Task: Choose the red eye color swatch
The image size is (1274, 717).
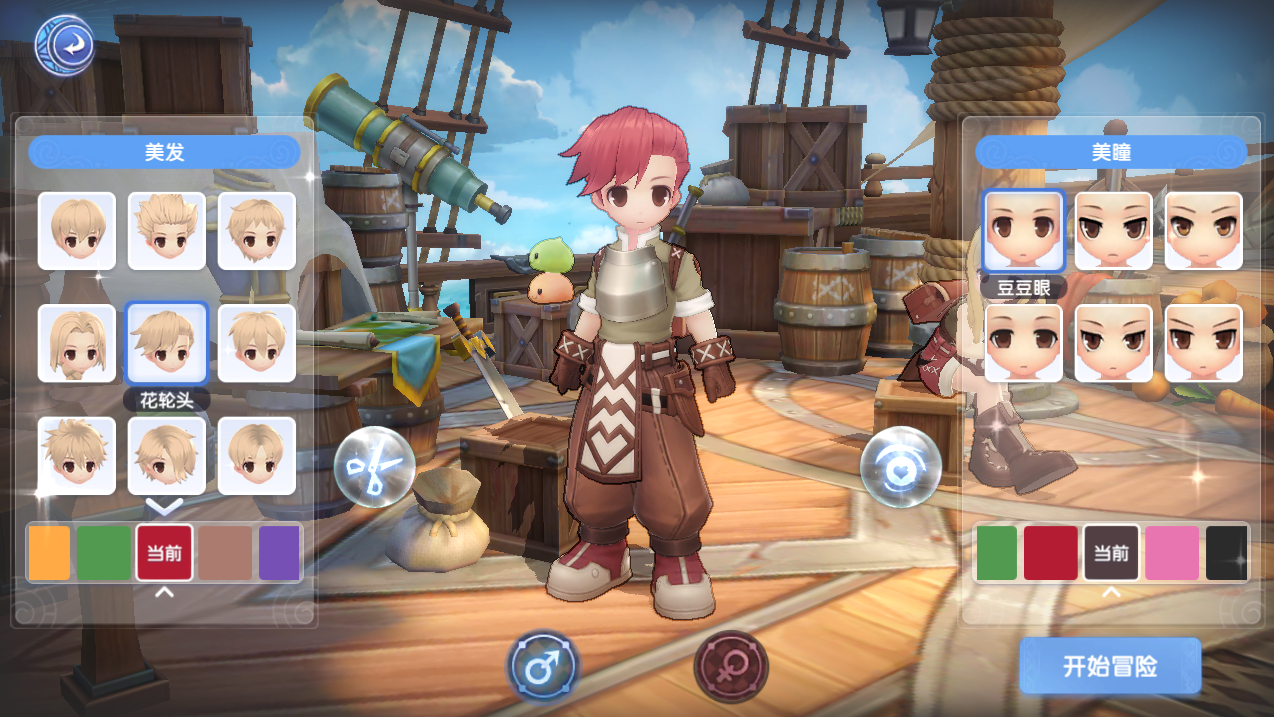Action: tap(1050, 553)
